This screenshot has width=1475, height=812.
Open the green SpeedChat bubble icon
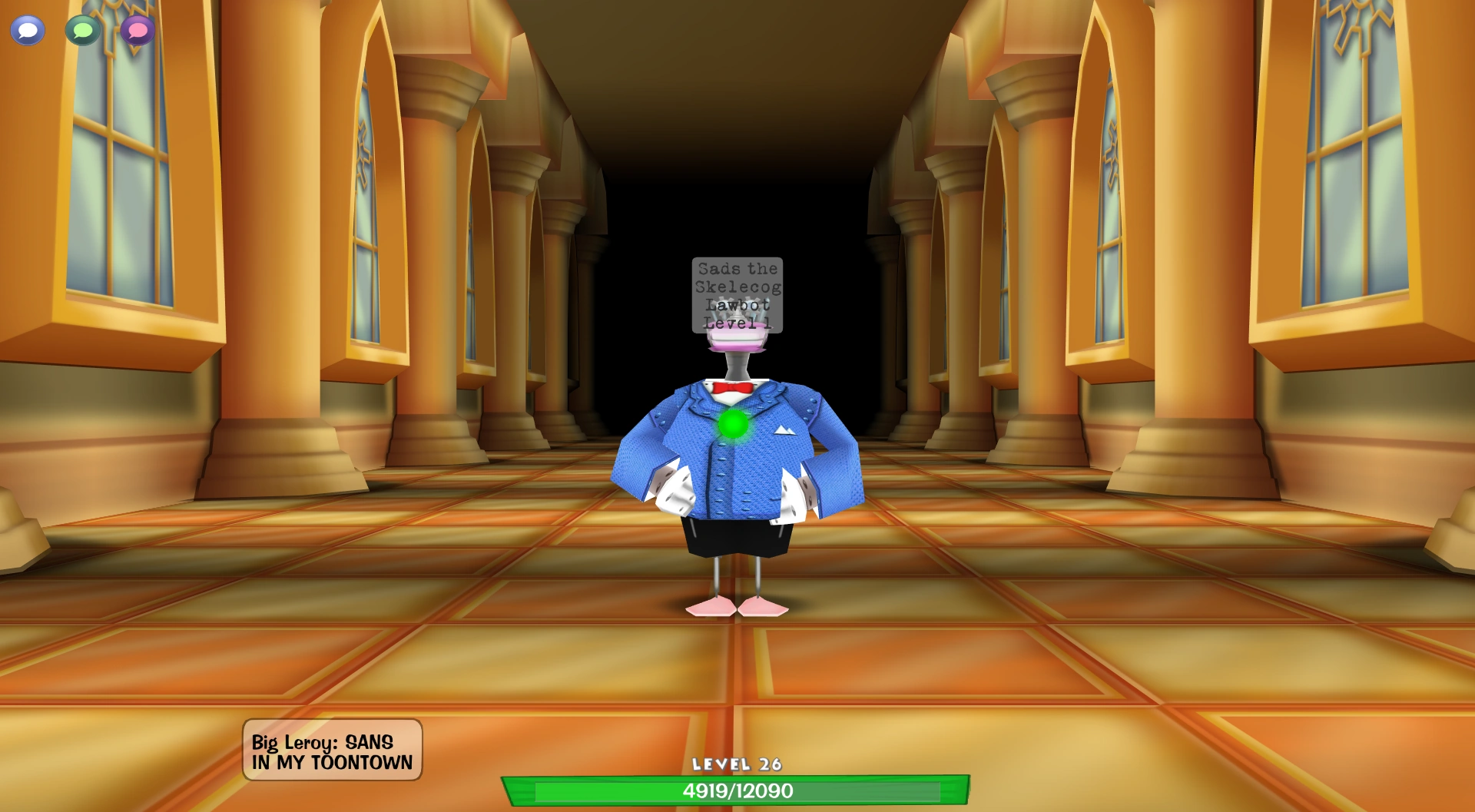pos(82,31)
